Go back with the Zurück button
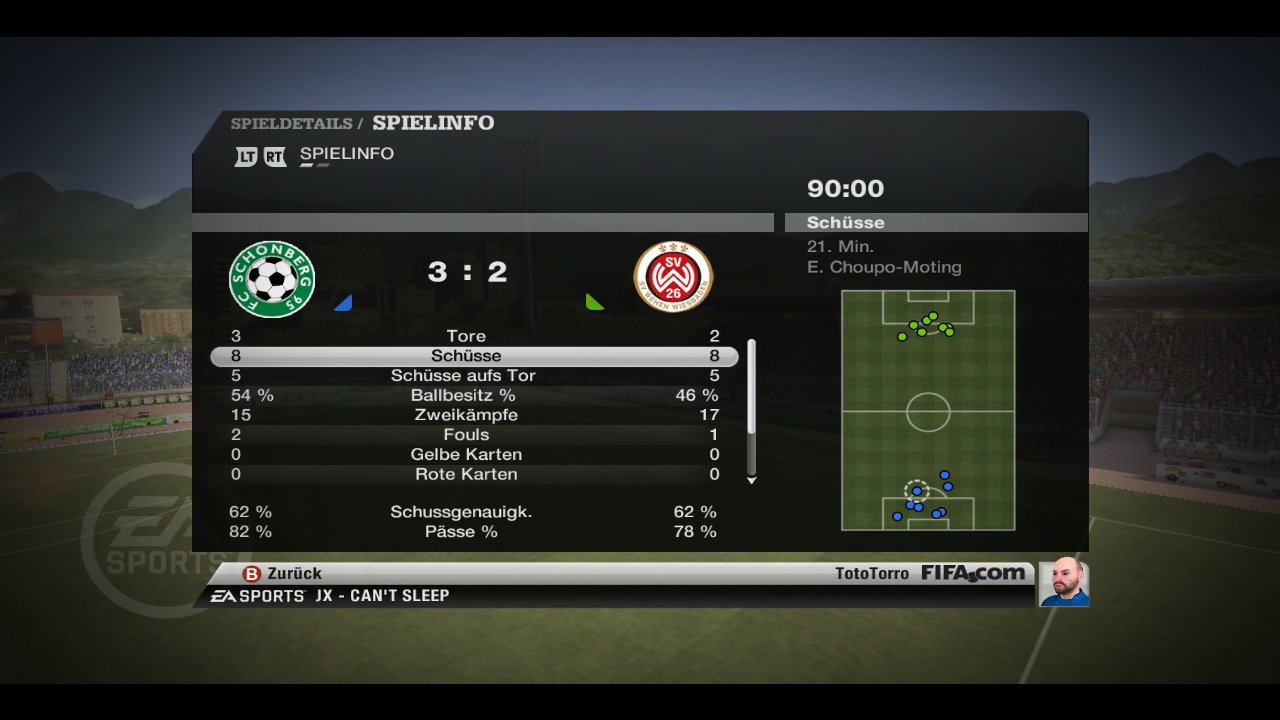Screen dimensions: 1280x720 pyautogui.click(x=283, y=573)
